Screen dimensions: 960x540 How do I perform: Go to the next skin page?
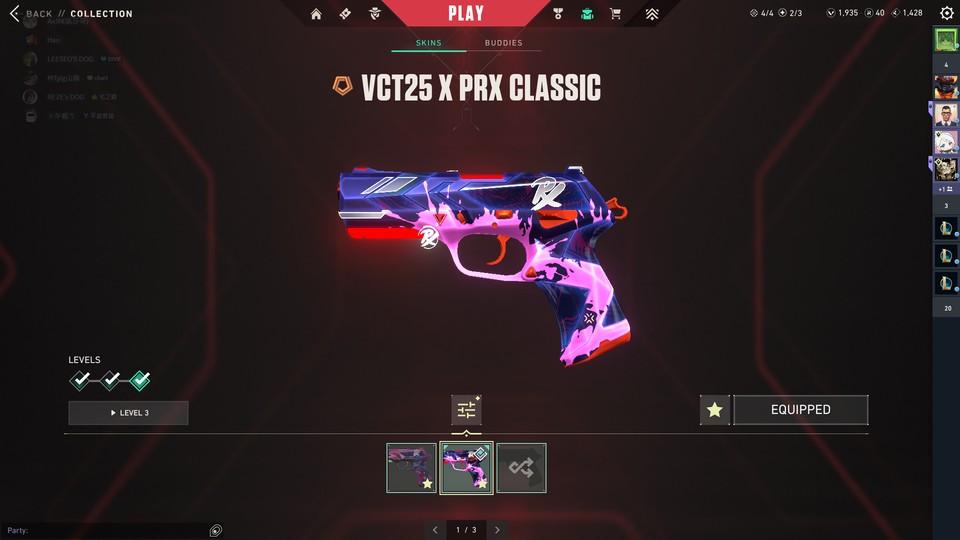click(497, 530)
